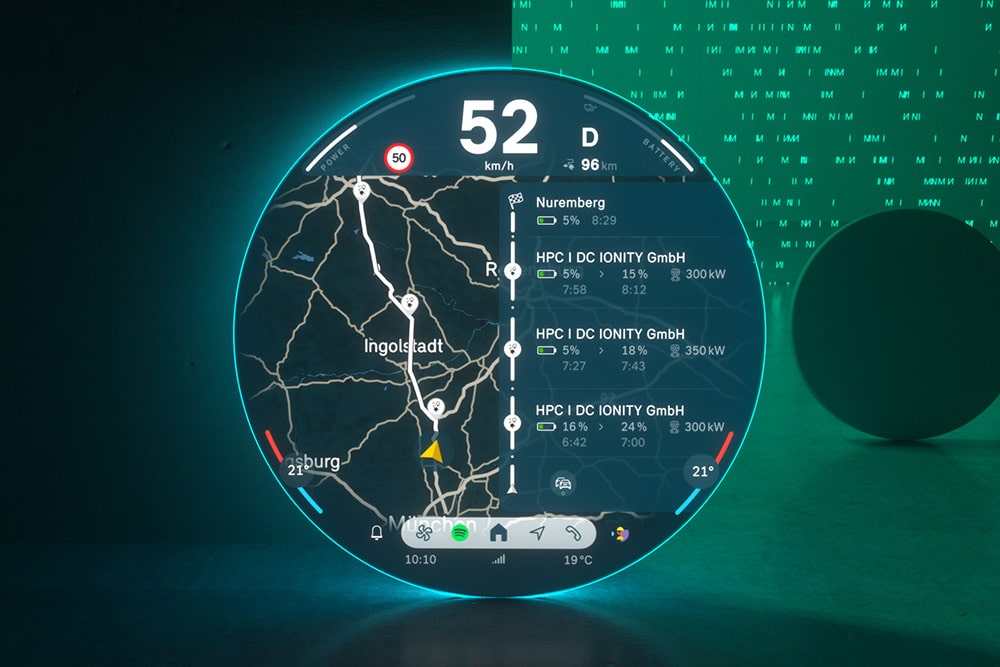Select the charging pin just above Ingolstadt
Screen dimensions: 1000x667
(409, 304)
